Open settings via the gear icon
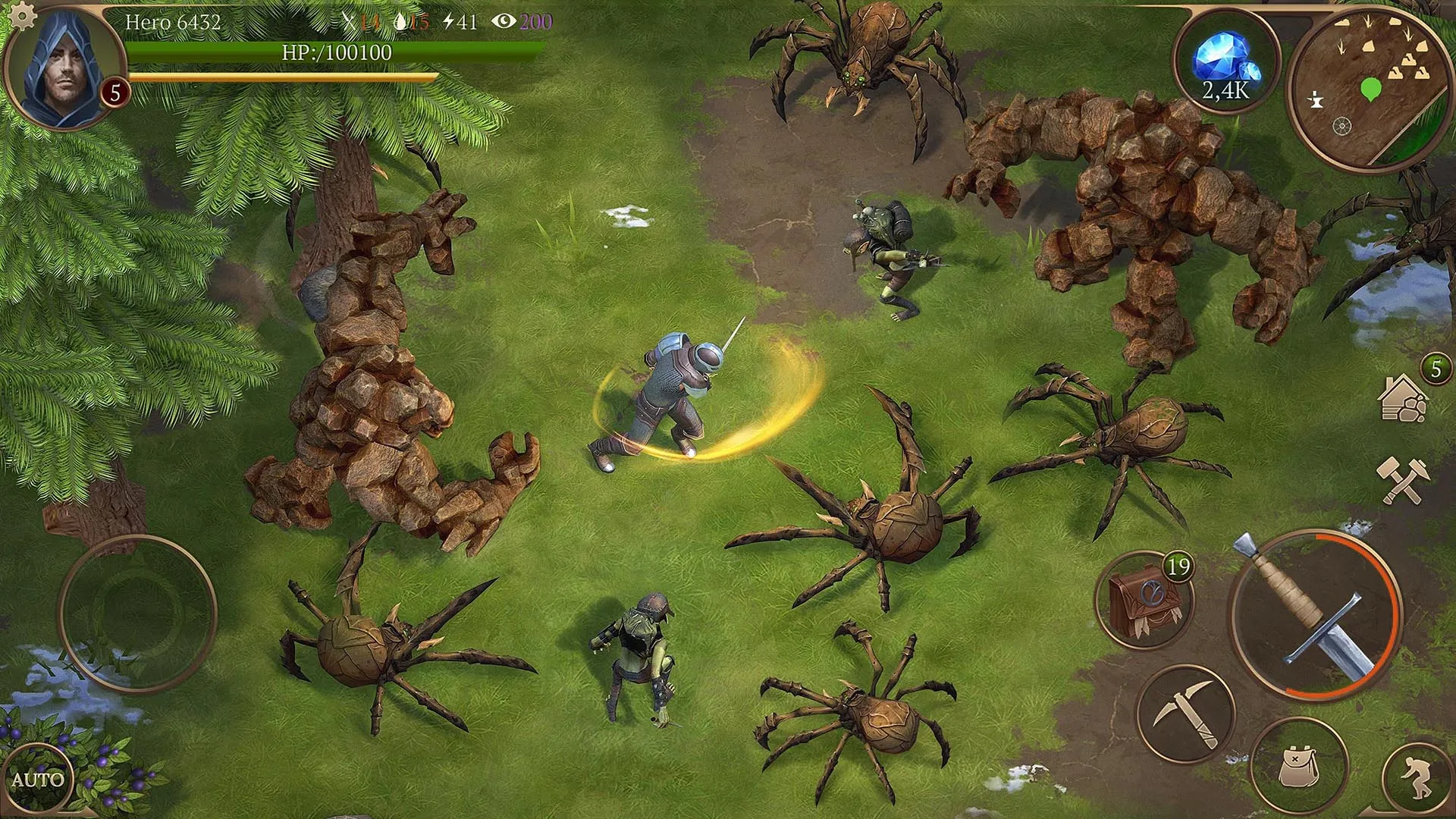This screenshot has height=819, width=1456. coord(23,15)
